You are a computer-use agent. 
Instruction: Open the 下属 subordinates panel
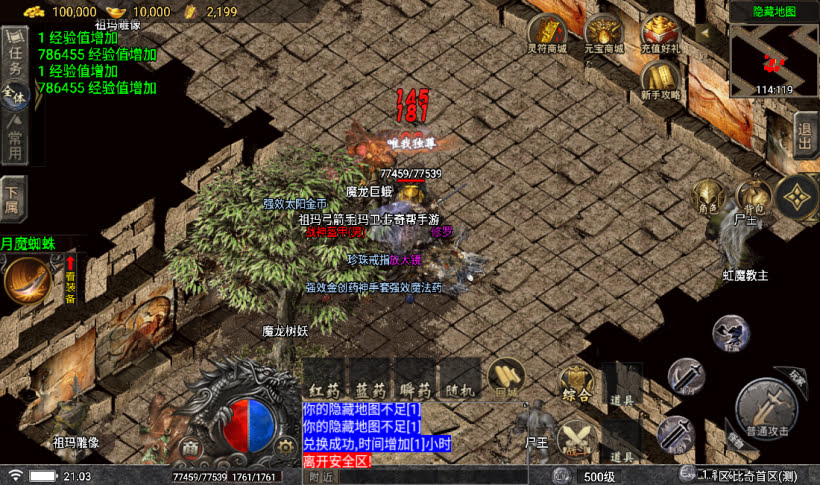(x=13, y=200)
